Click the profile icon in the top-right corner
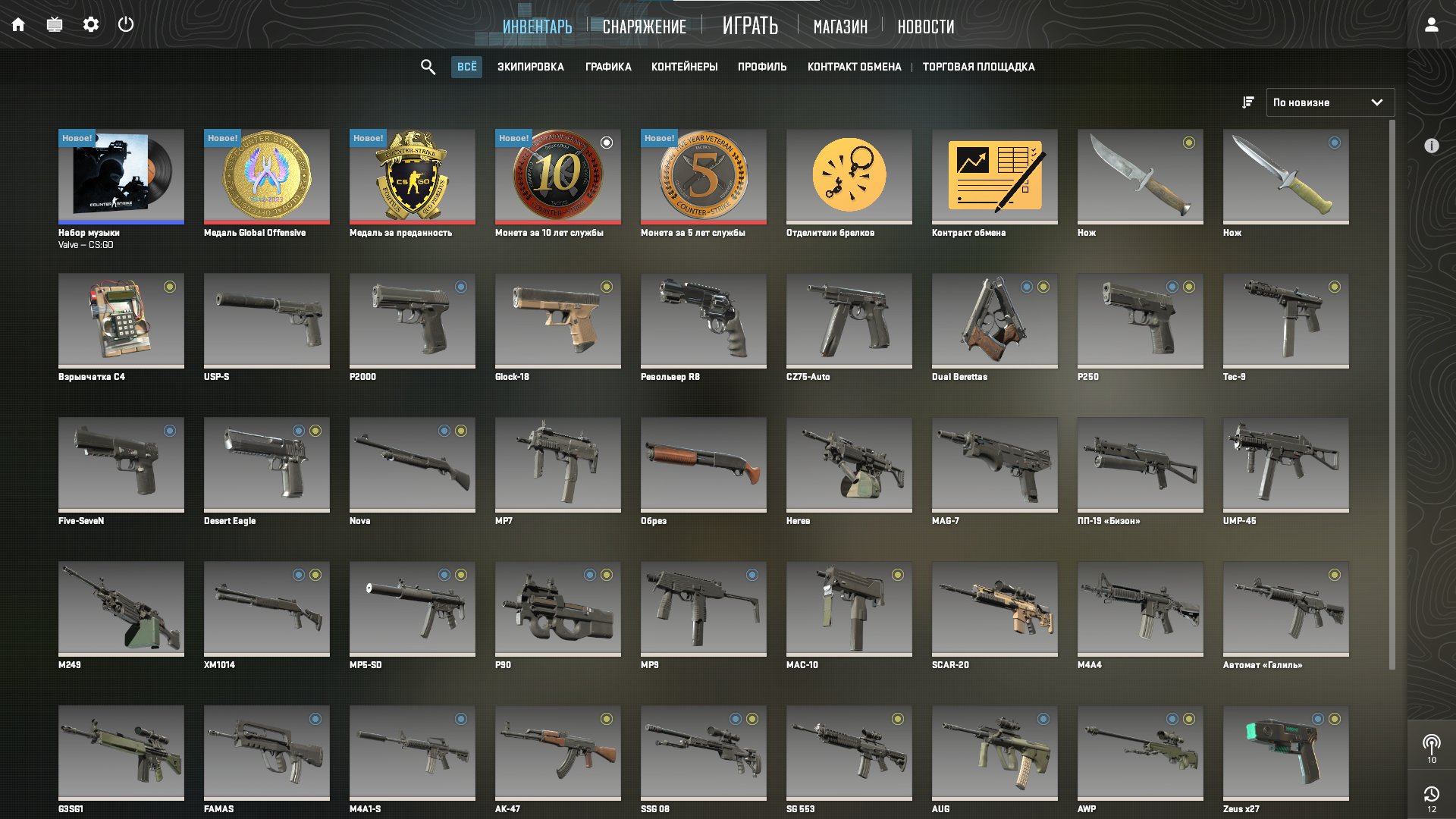Screen dimensions: 1456x819 coord(1431,25)
